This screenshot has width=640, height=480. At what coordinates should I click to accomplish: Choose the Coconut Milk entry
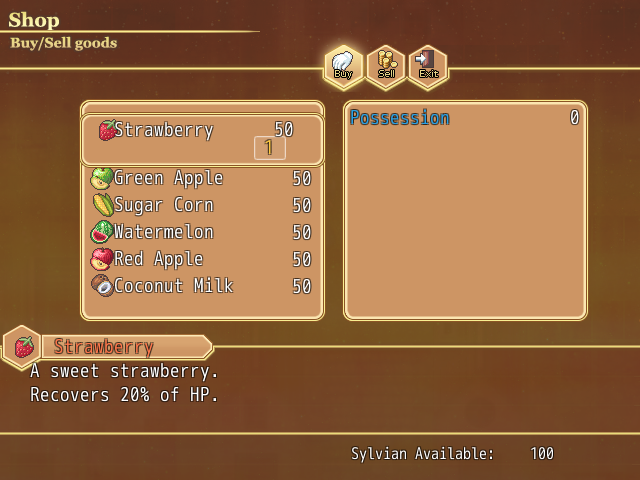(174, 286)
